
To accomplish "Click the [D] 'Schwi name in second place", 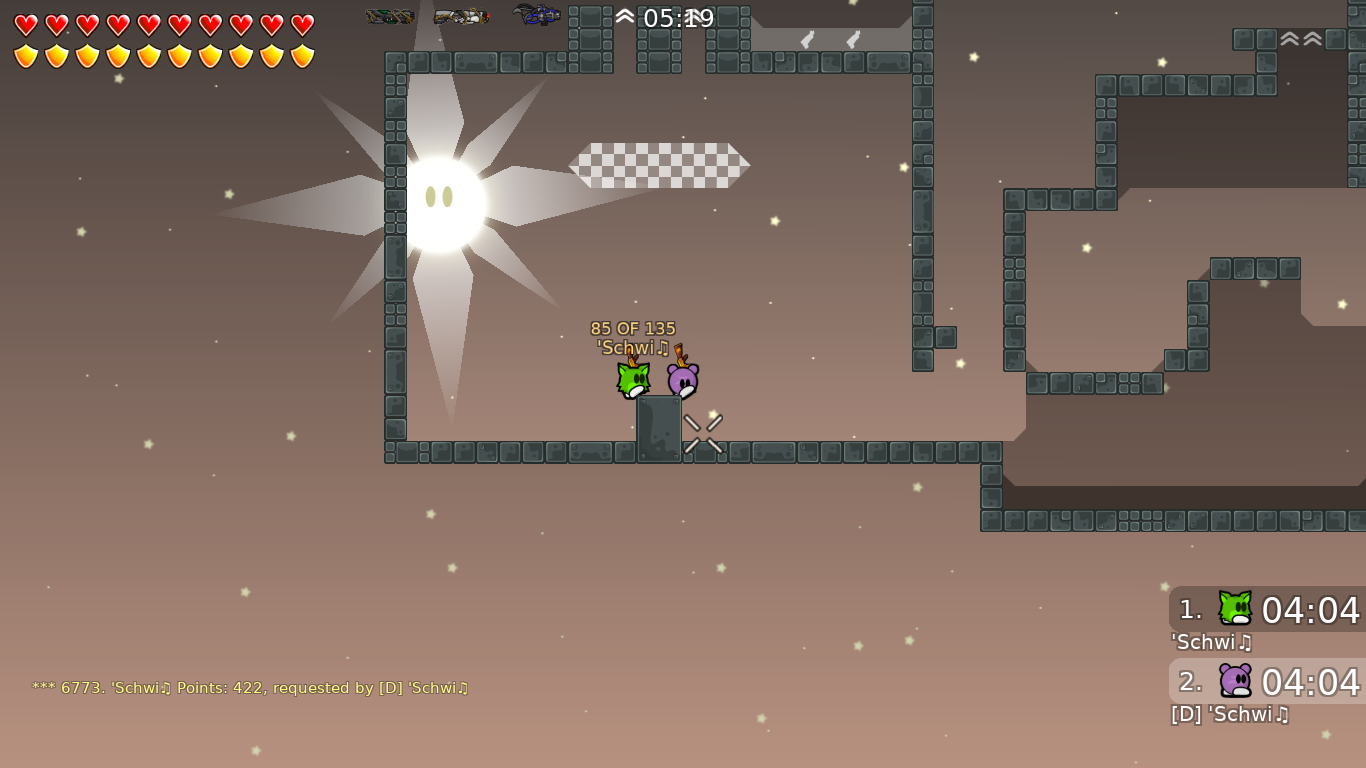I will click(1229, 715).
